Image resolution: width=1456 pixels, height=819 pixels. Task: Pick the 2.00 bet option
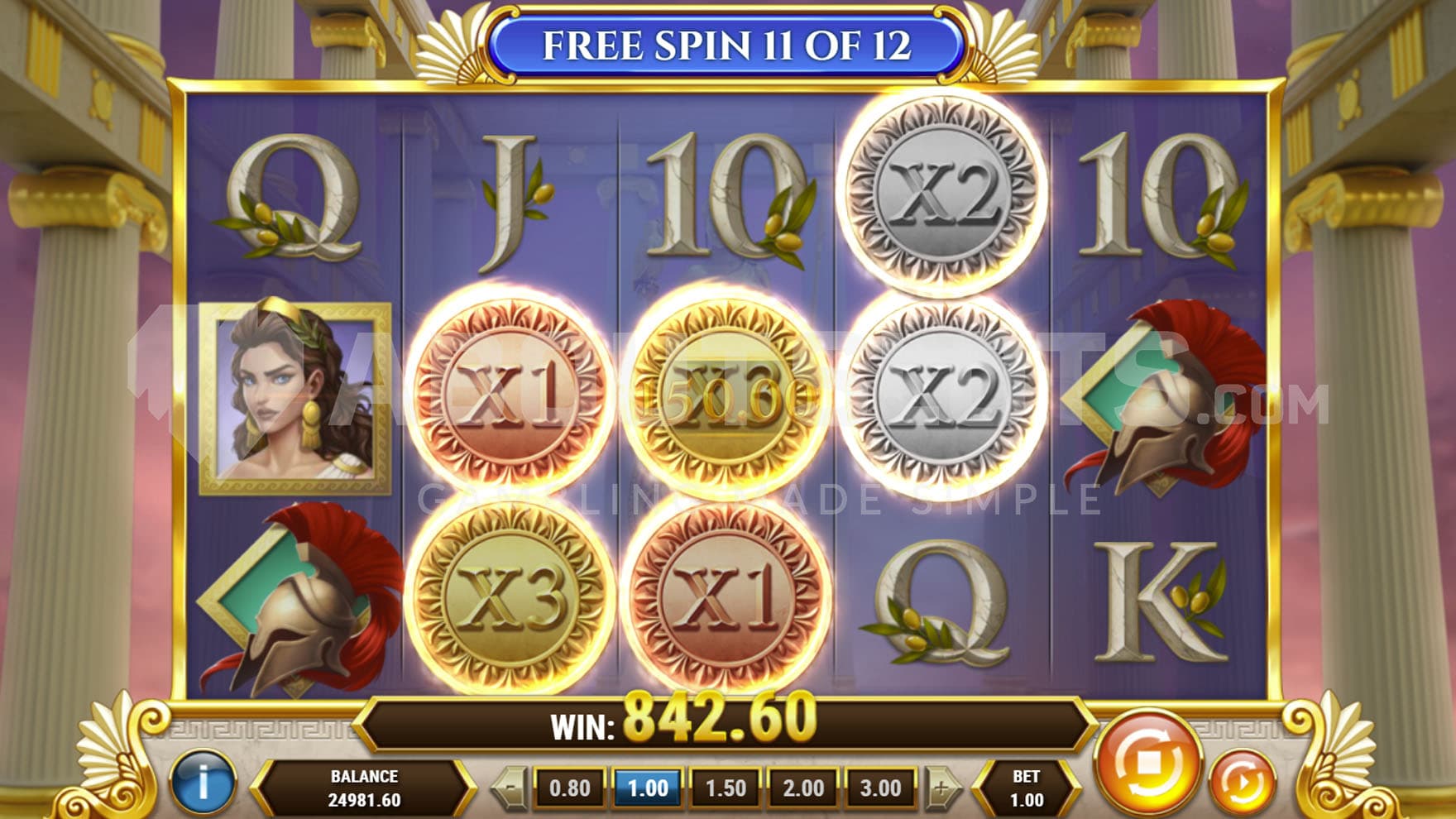pyautogui.click(x=803, y=788)
